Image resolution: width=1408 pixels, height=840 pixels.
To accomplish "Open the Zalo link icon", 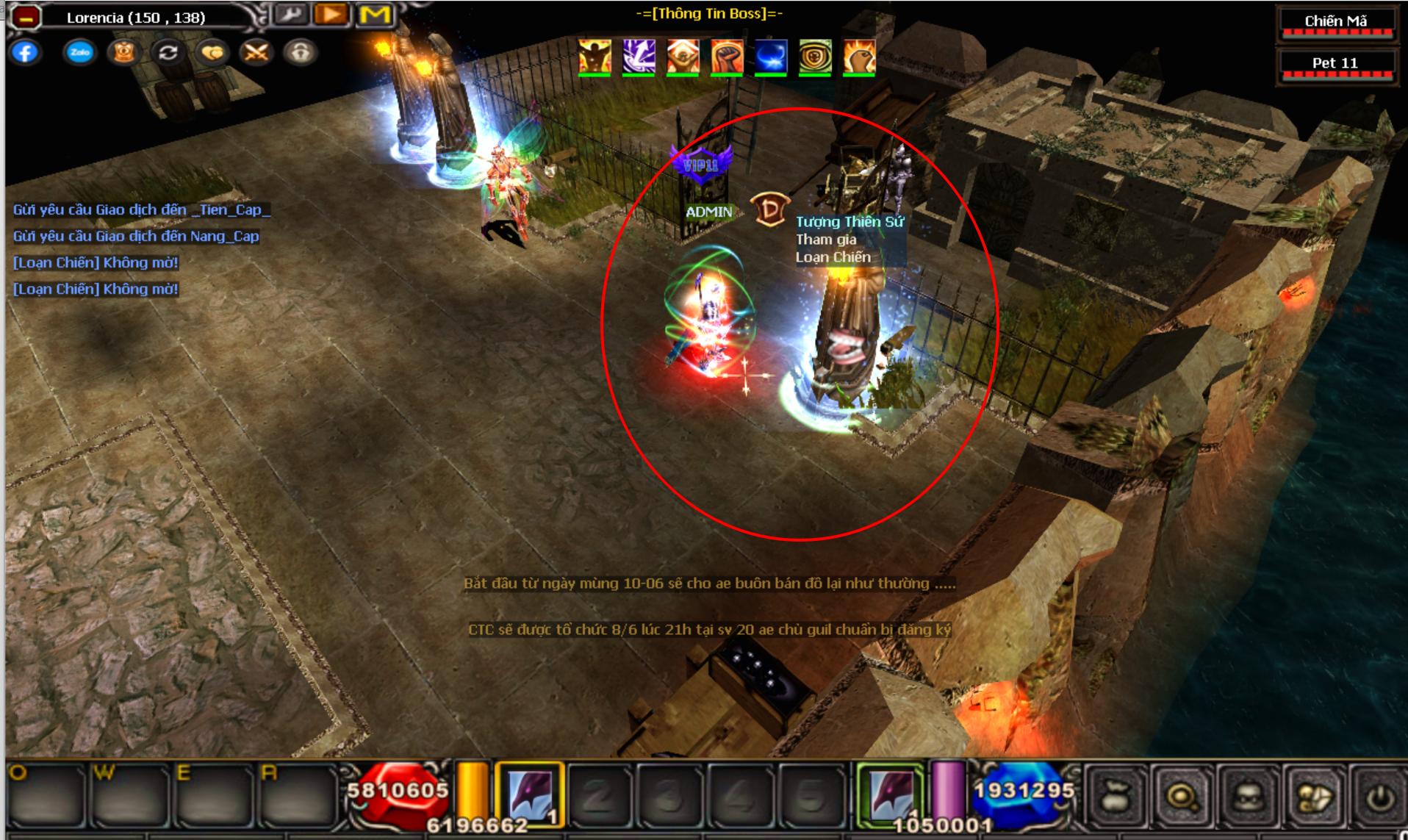I will [79, 53].
